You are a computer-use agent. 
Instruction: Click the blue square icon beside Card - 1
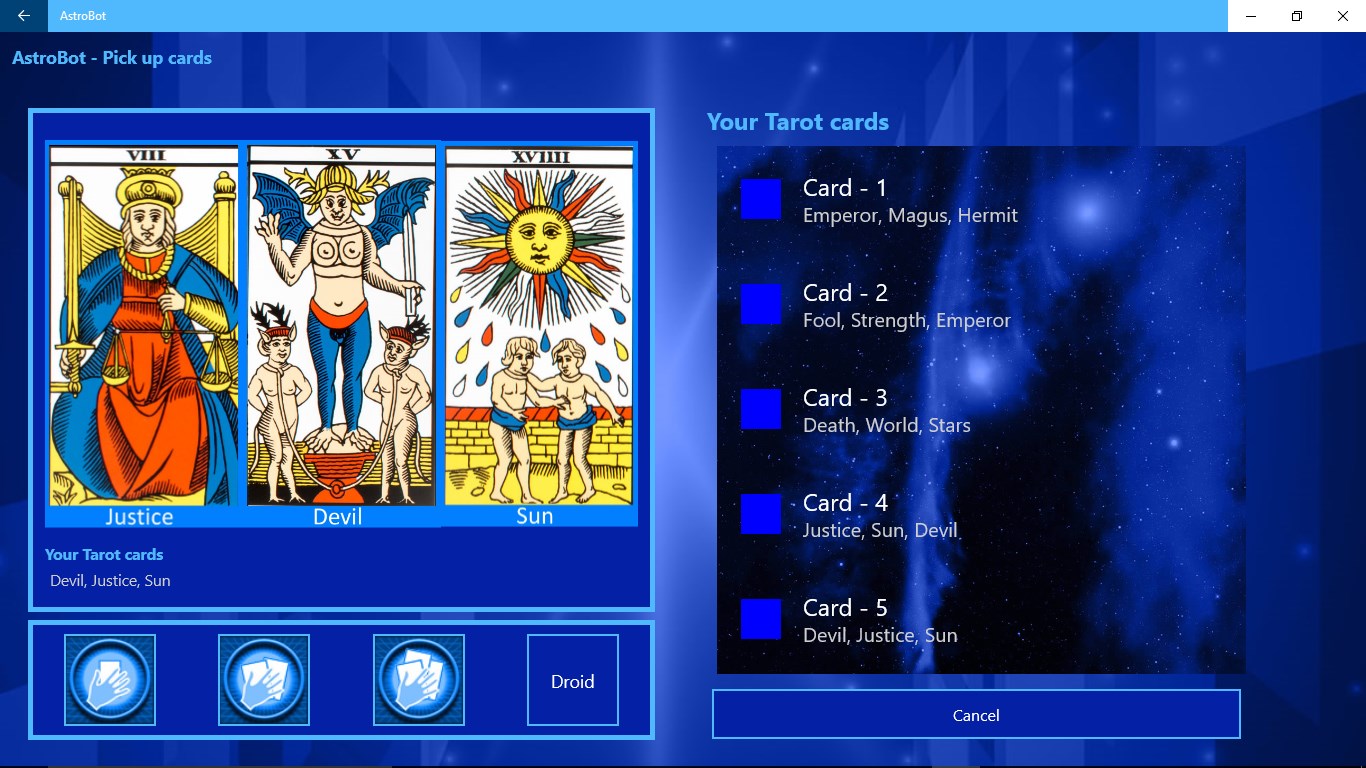point(760,200)
